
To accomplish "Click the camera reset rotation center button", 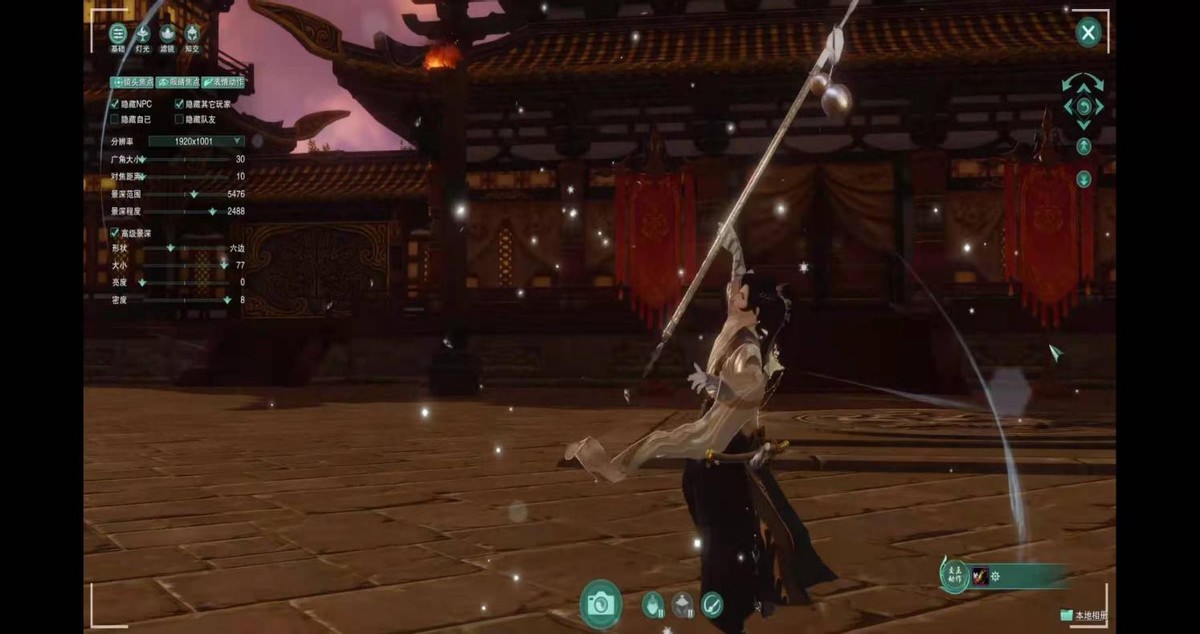I will tap(1083, 106).
